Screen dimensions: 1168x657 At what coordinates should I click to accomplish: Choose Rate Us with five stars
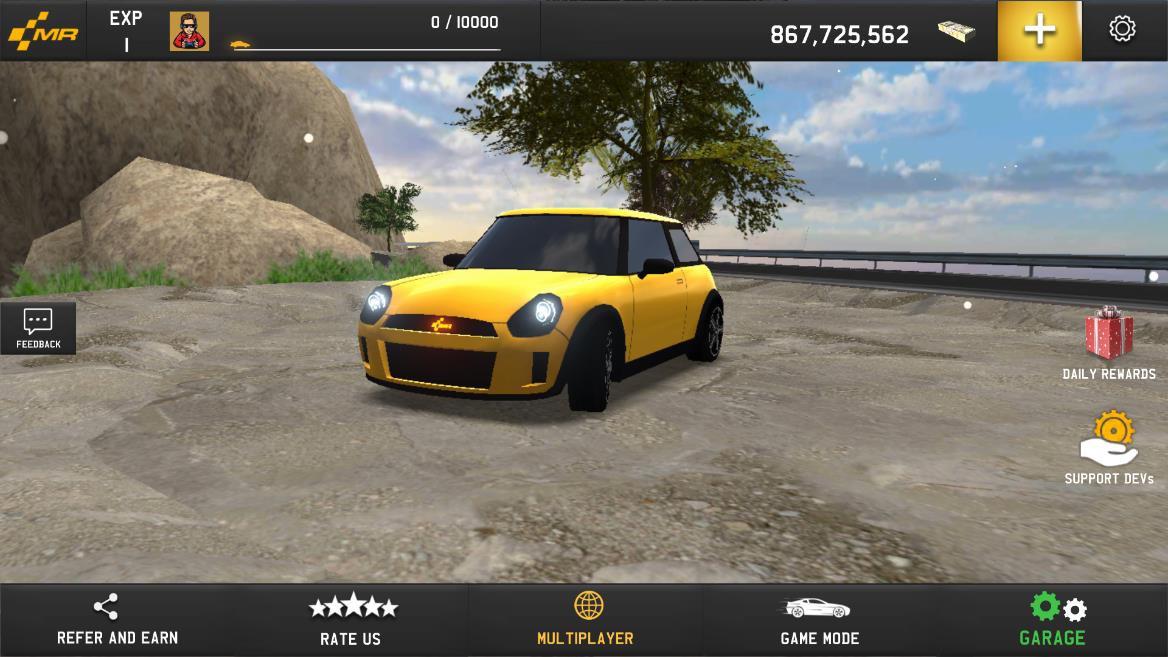point(351,620)
